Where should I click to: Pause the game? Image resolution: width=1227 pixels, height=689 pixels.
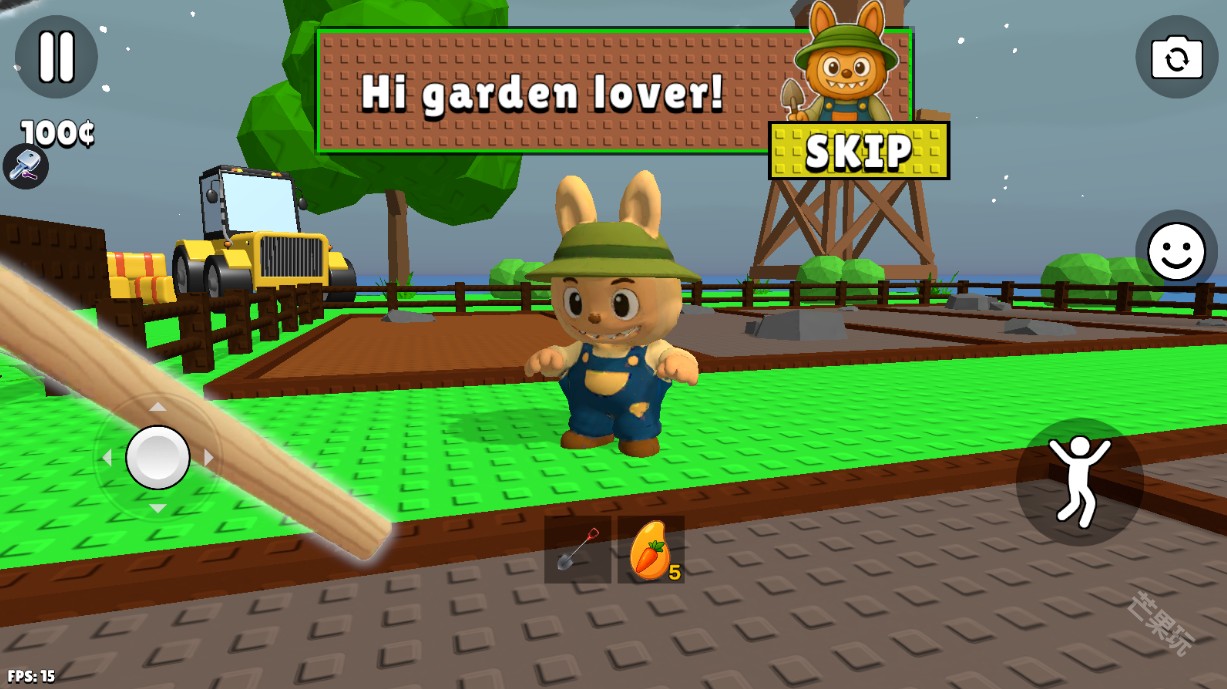(x=56, y=56)
